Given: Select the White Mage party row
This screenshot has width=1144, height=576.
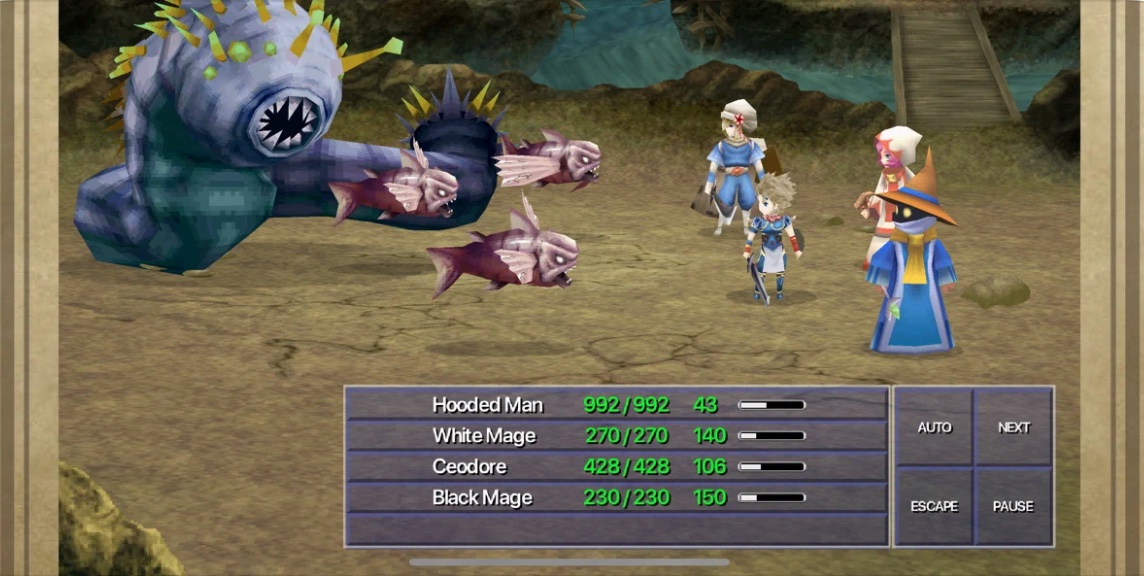Looking at the screenshot, I should (616, 436).
